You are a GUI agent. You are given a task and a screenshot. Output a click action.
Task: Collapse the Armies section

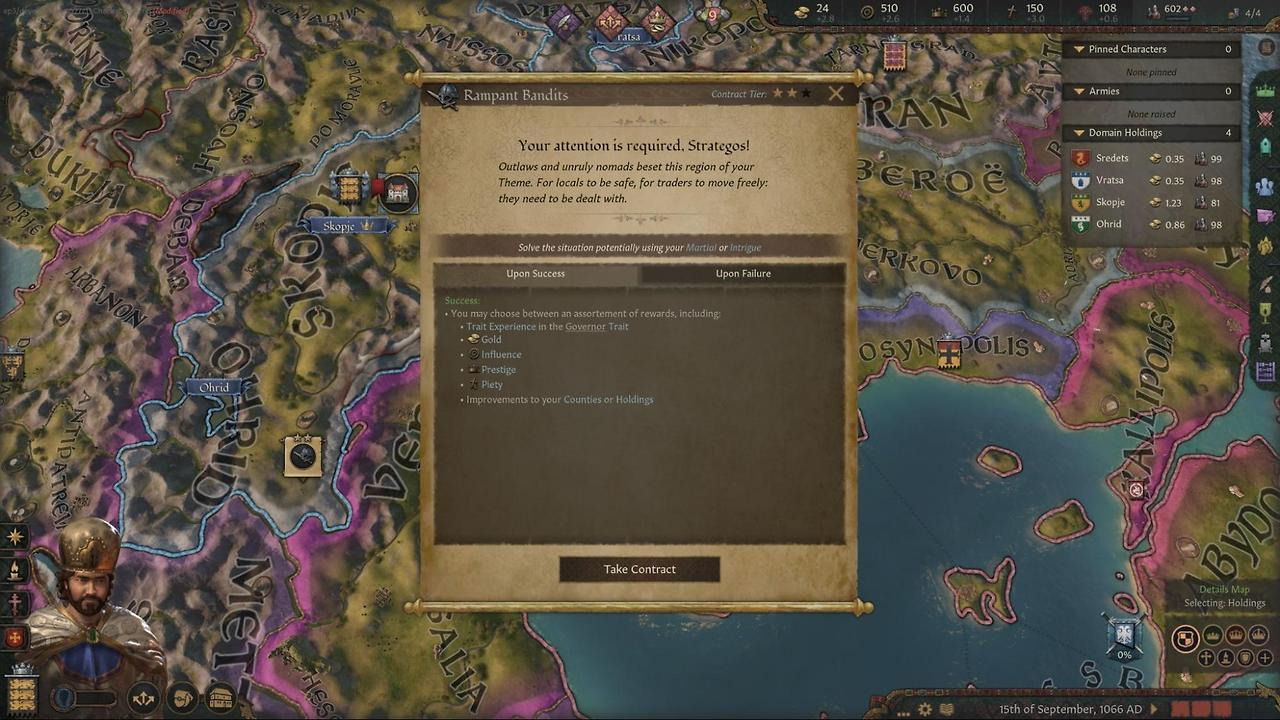[1079, 91]
